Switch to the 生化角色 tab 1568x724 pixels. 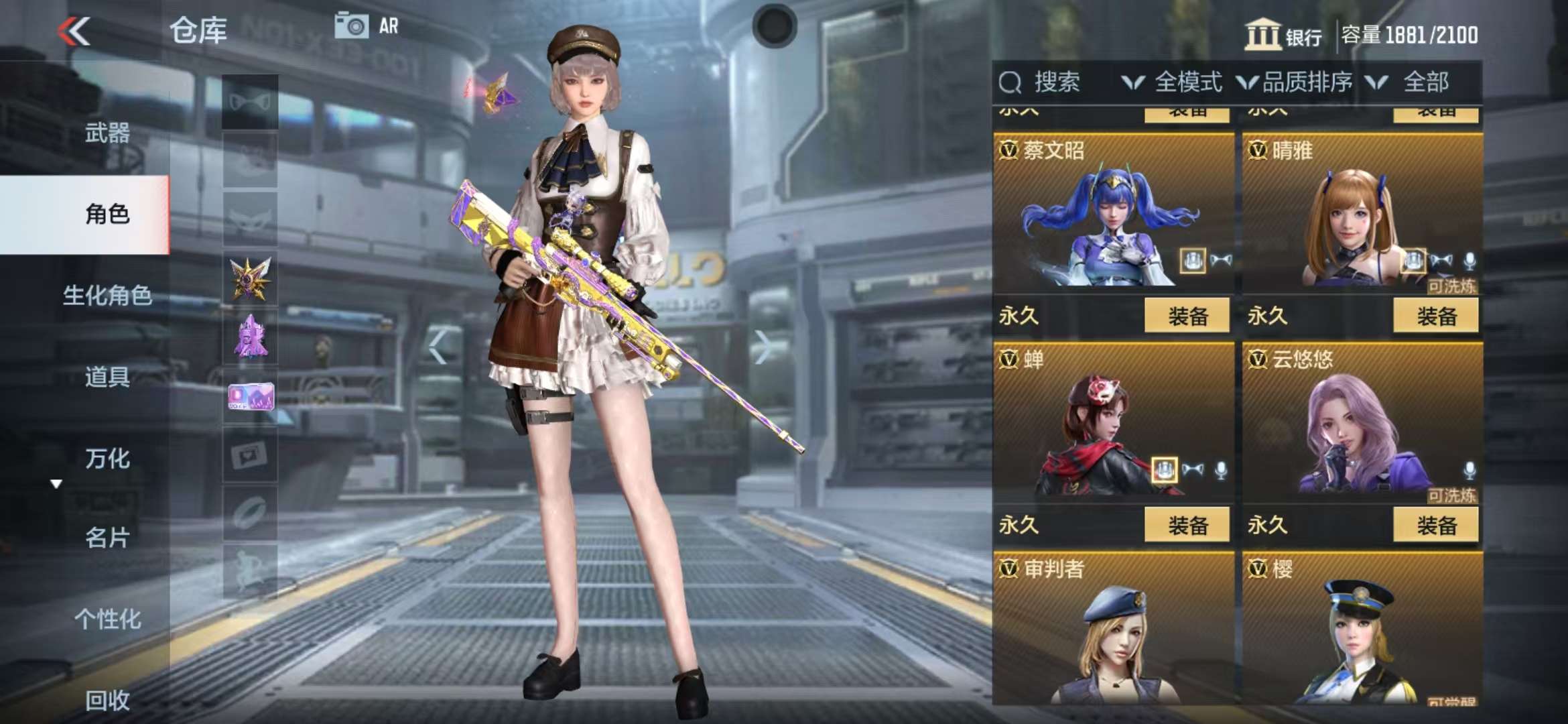[x=107, y=295]
